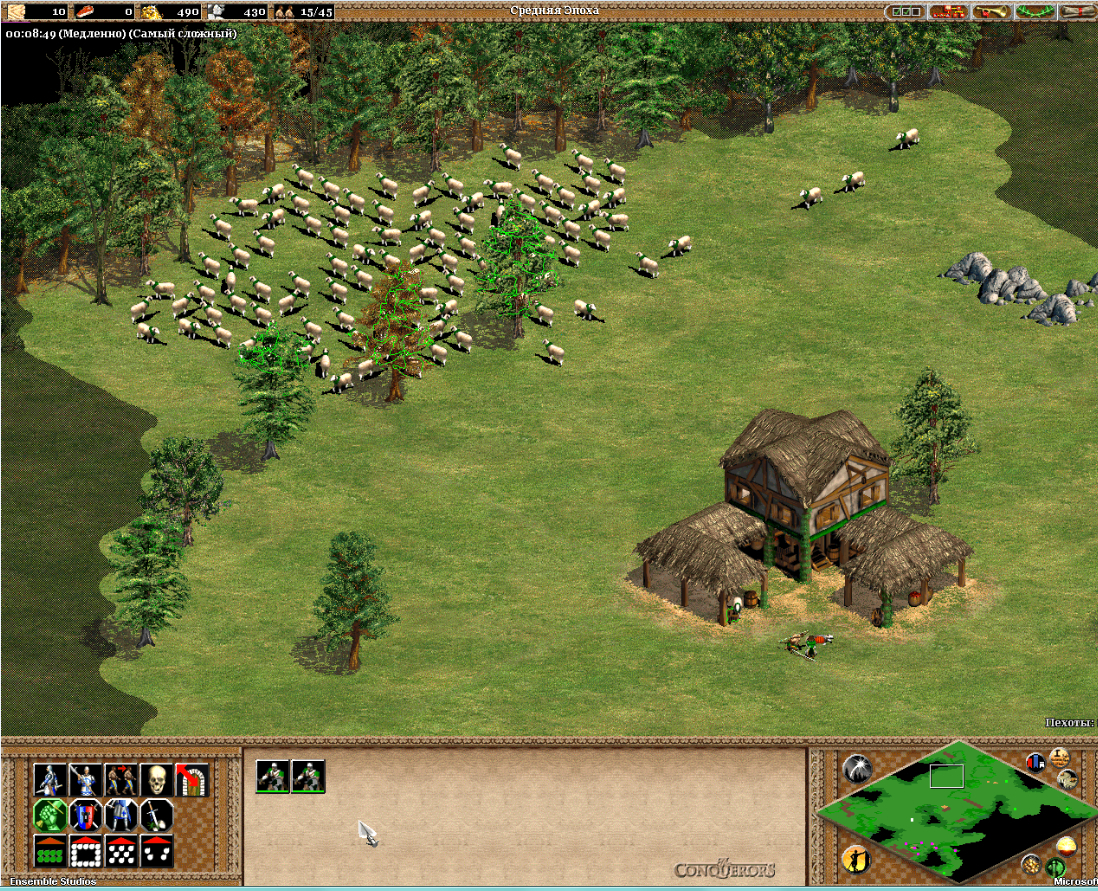Screen dimensions: 1098x891
Task: Activate the garrison gate icon with red arrow
Action: click(x=190, y=780)
